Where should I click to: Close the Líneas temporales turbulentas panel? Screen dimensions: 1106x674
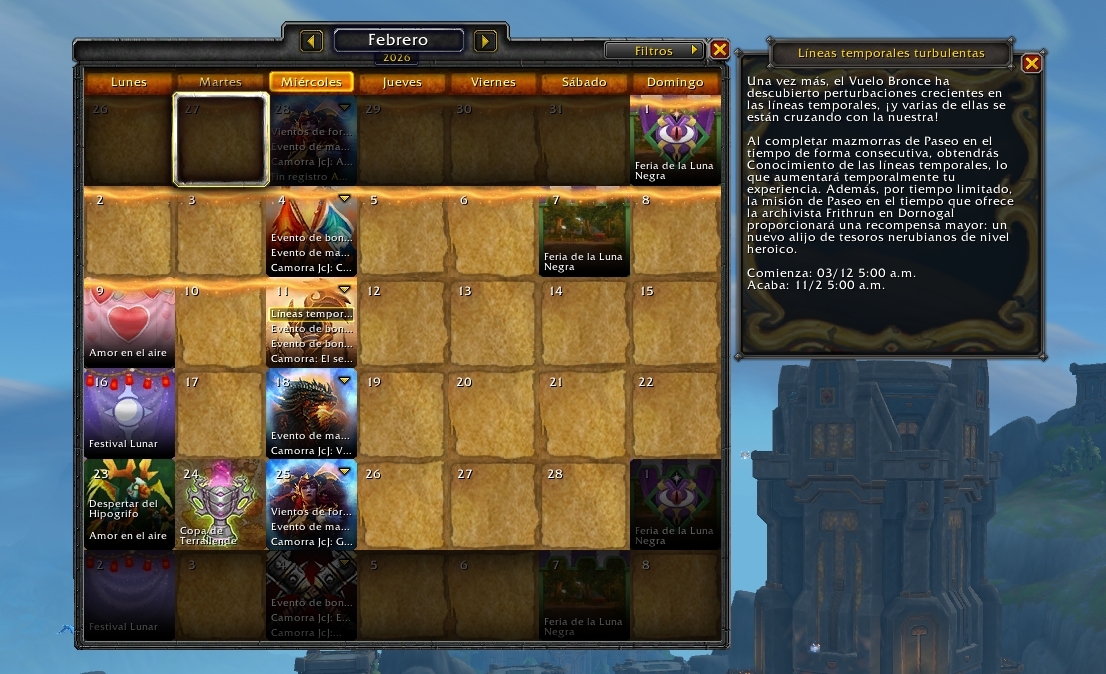pyautogui.click(x=1032, y=63)
